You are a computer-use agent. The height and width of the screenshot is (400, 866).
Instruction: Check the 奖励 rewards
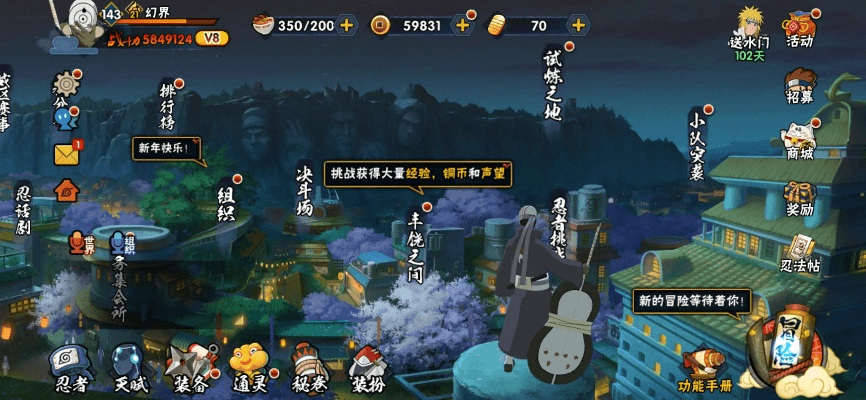799,197
